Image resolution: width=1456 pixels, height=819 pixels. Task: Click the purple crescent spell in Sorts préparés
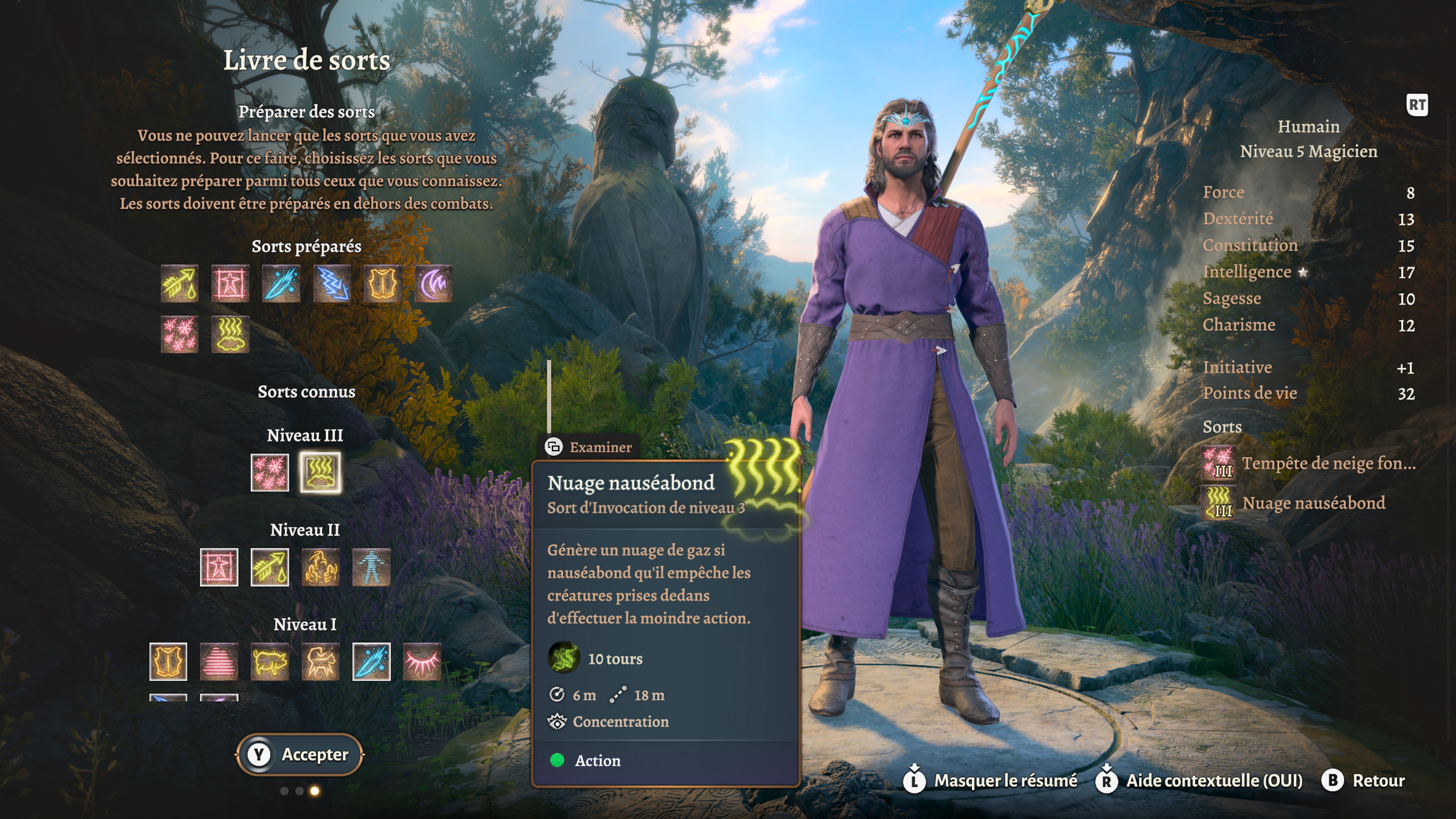(433, 283)
